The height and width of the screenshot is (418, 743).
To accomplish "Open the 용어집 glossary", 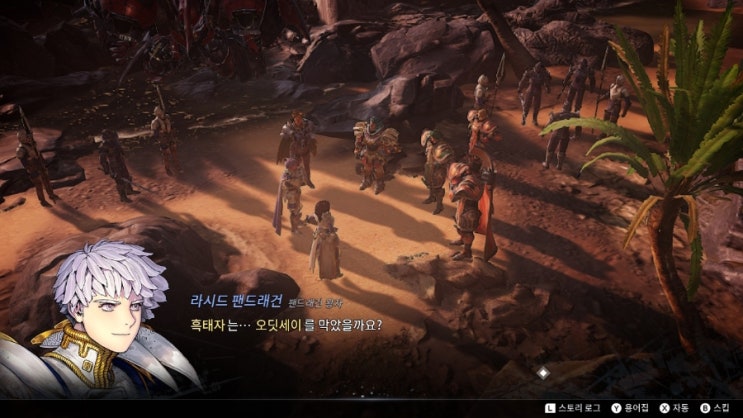I will (628, 408).
